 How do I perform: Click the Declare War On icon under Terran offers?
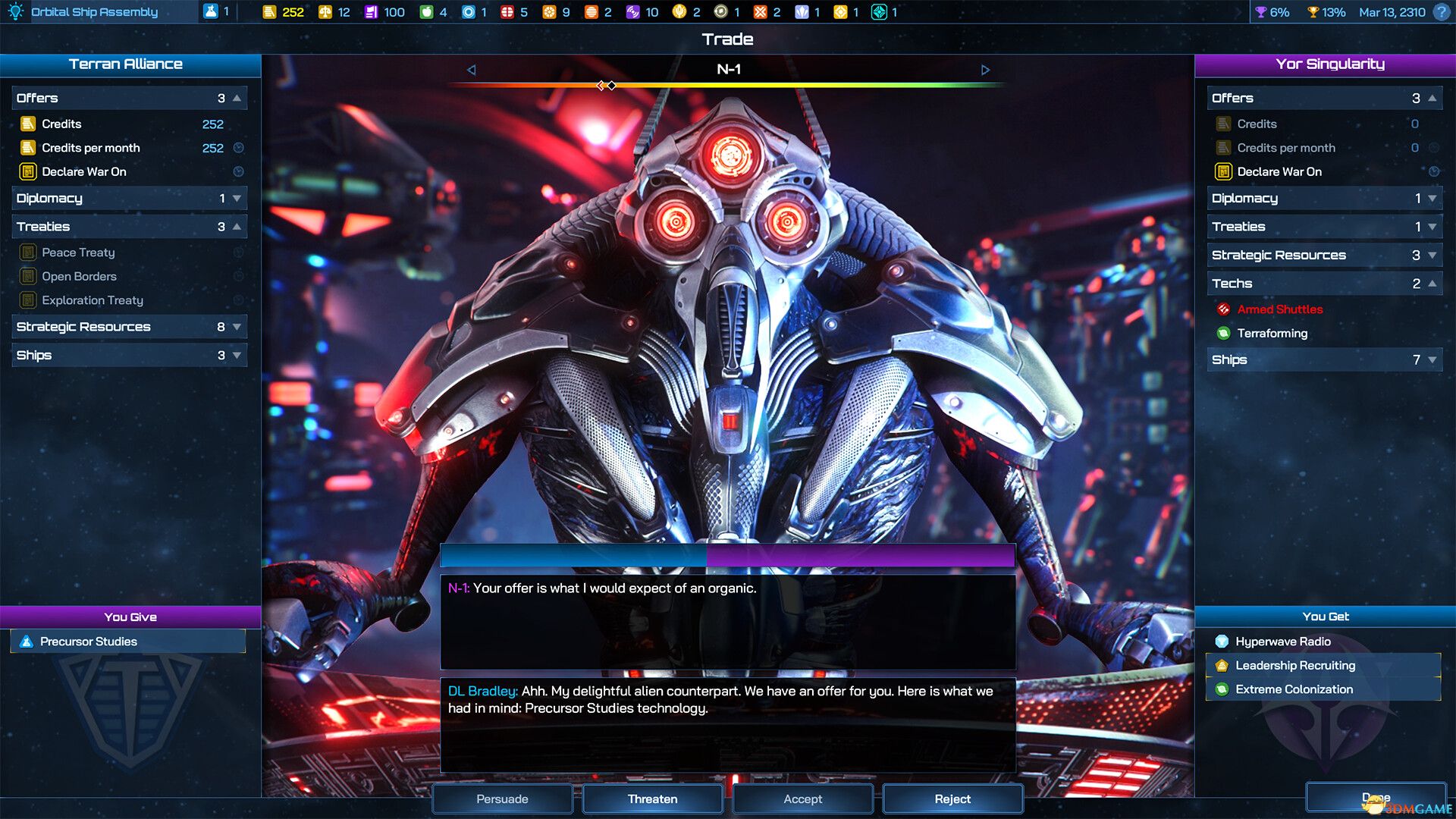tap(29, 171)
